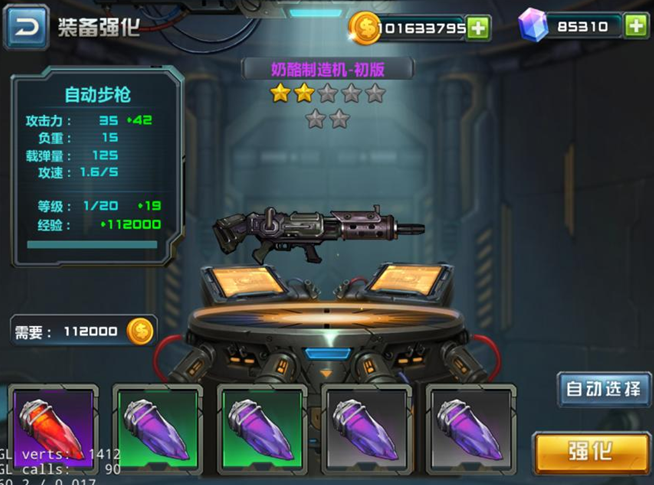This screenshot has height=485, width=654.
Task: Confirm the upgrade with the 强化 button
Action: click(x=590, y=450)
